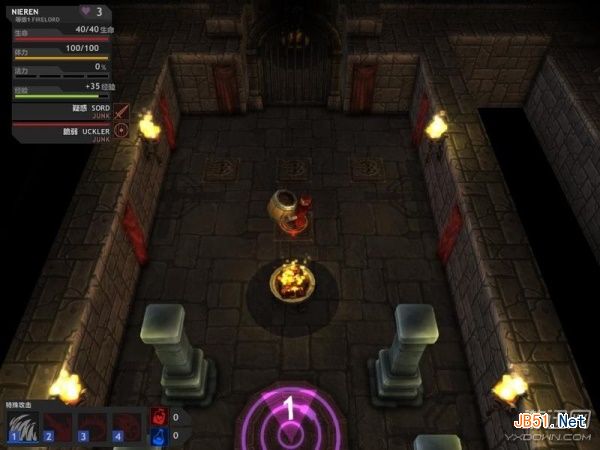This screenshot has height=450, width=600.
Task: Select the locked ability in slot 4
Action: [127, 425]
